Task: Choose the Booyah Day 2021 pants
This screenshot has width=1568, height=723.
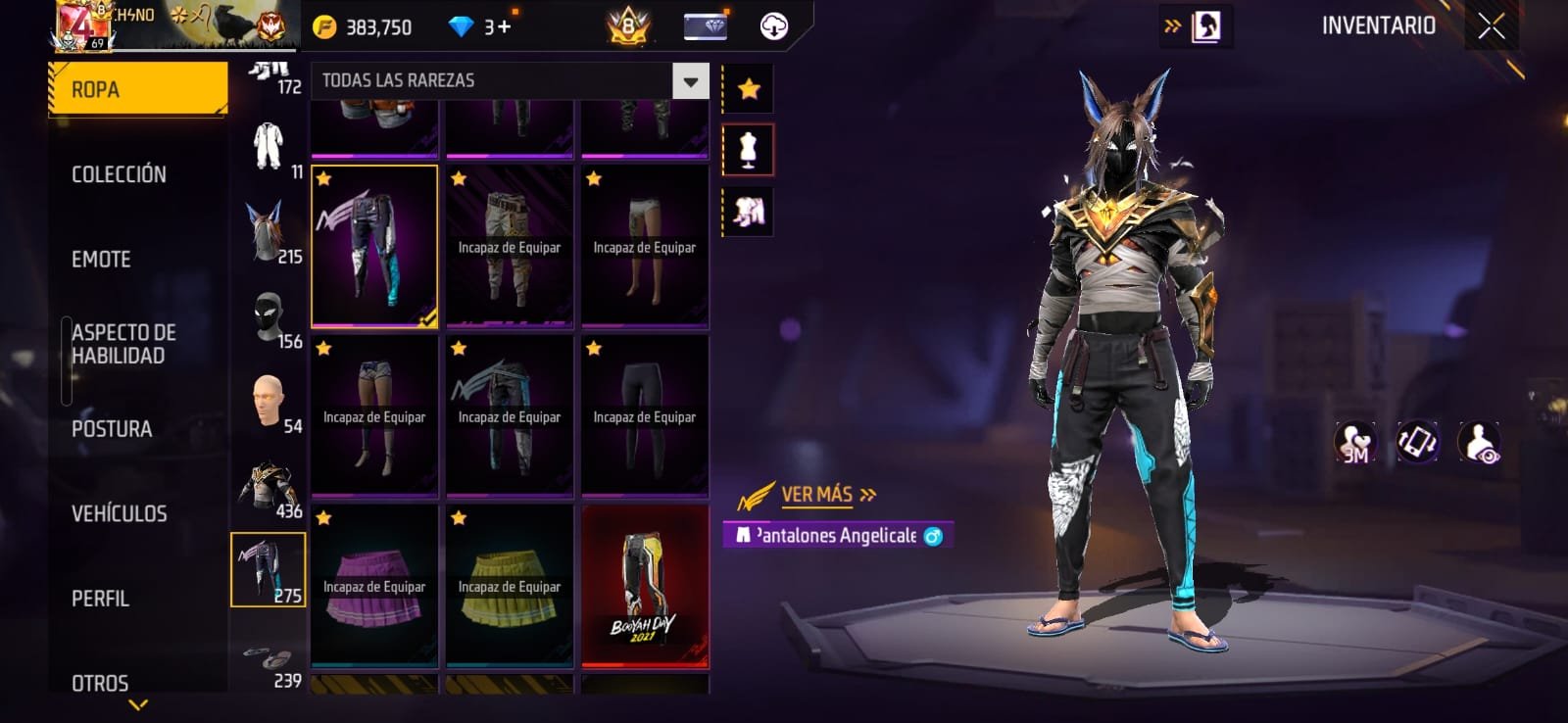Action: coord(645,586)
